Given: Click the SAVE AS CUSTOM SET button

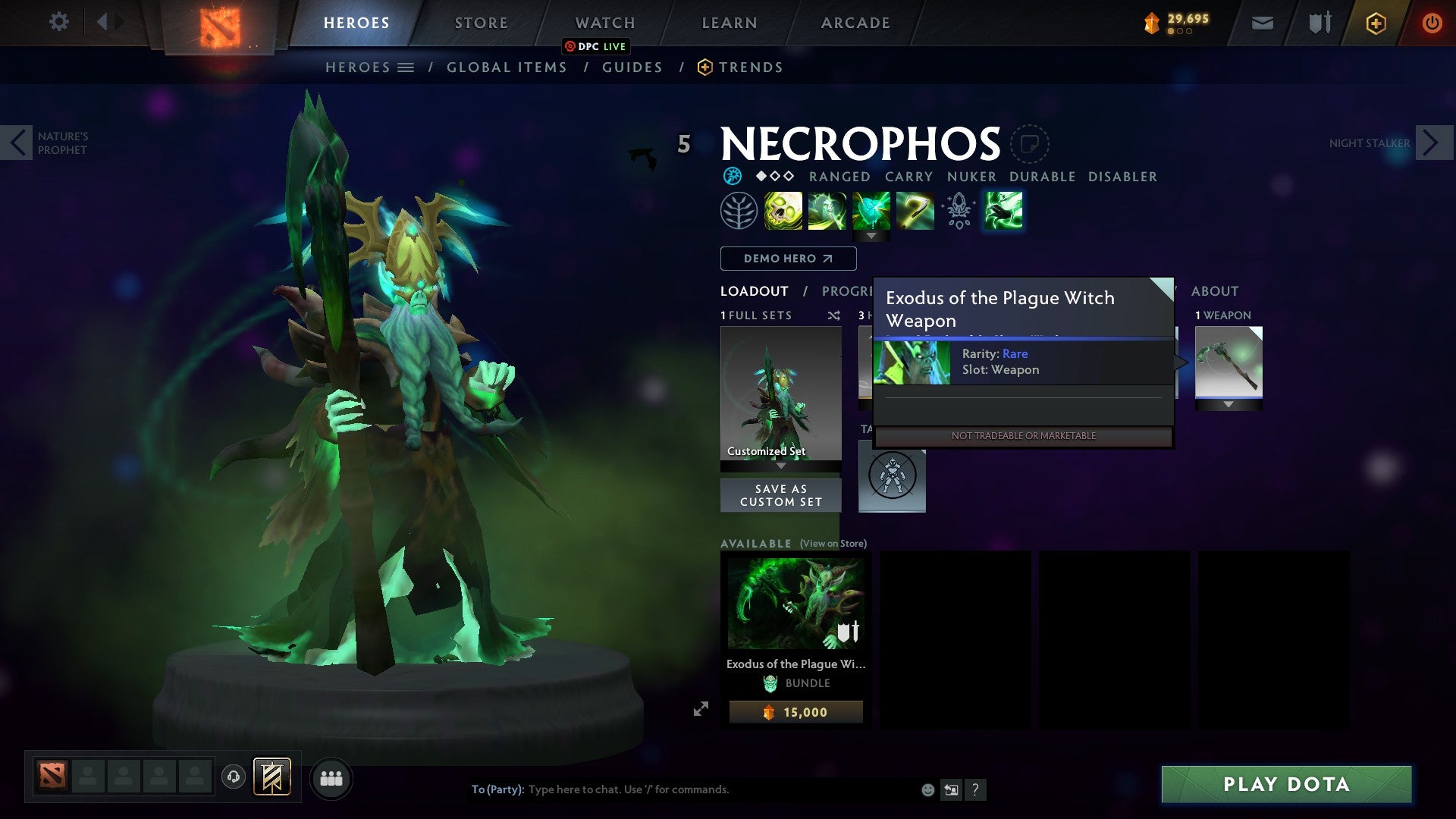Looking at the screenshot, I should [780, 494].
